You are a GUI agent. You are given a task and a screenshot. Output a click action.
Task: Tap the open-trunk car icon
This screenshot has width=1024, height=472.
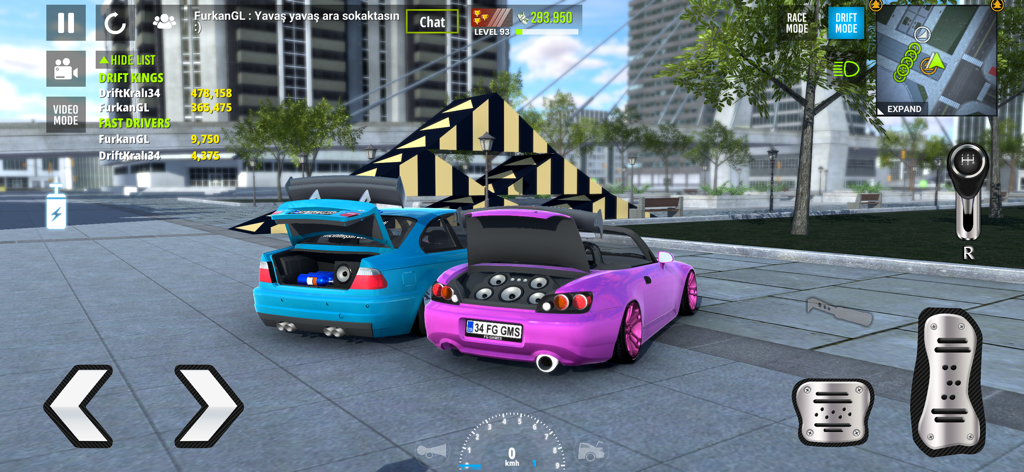click(590, 452)
